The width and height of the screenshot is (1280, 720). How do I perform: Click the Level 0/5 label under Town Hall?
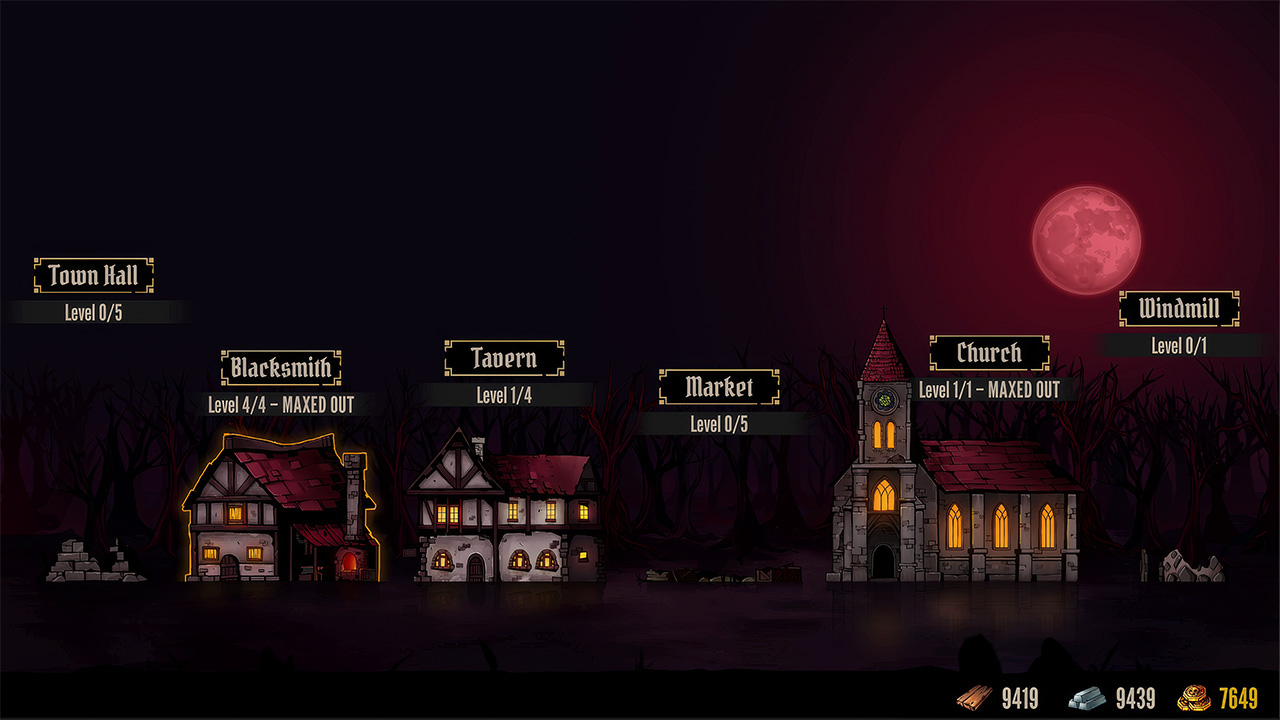point(93,311)
